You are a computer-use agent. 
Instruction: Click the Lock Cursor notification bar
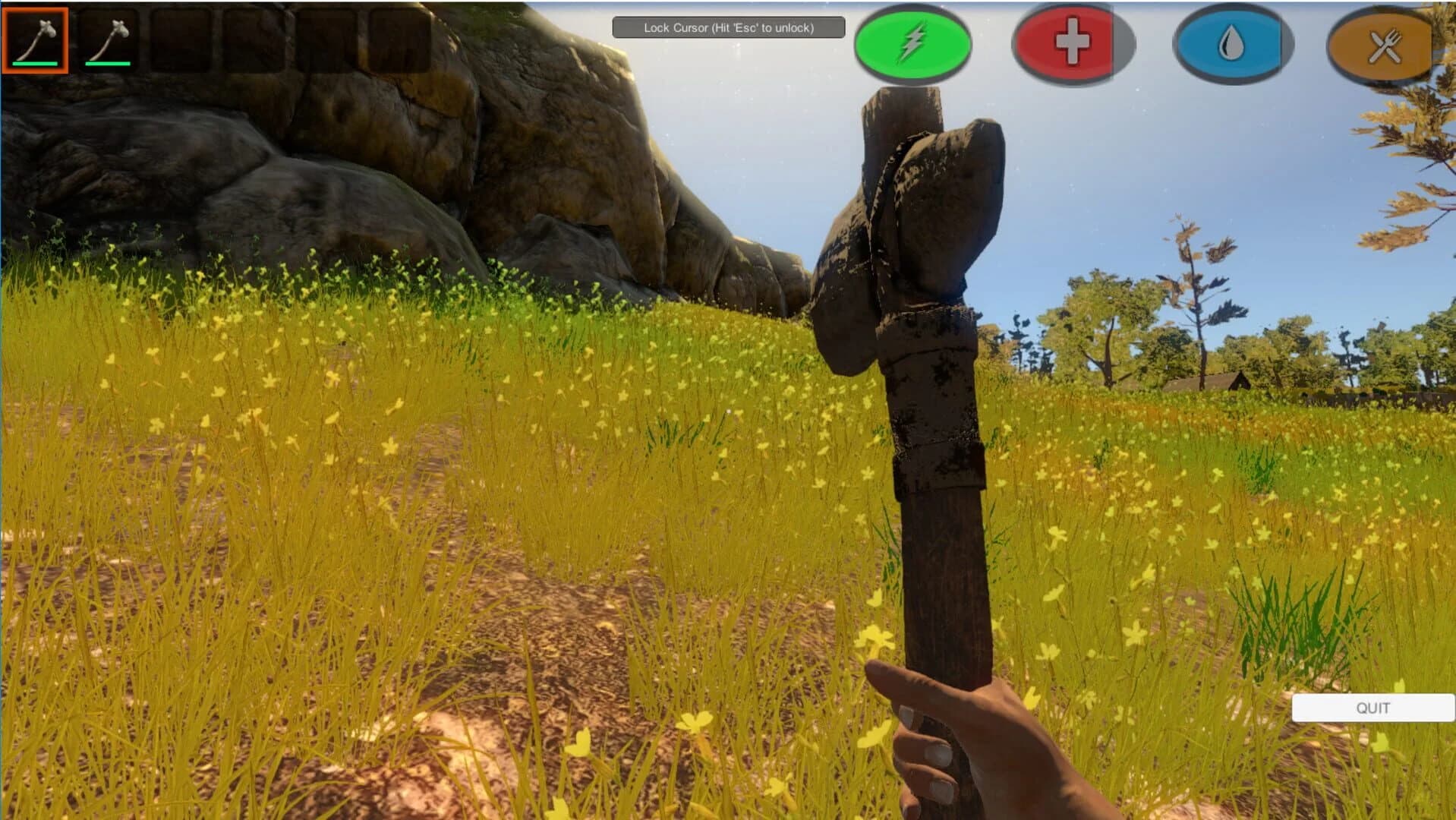[728, 27]
